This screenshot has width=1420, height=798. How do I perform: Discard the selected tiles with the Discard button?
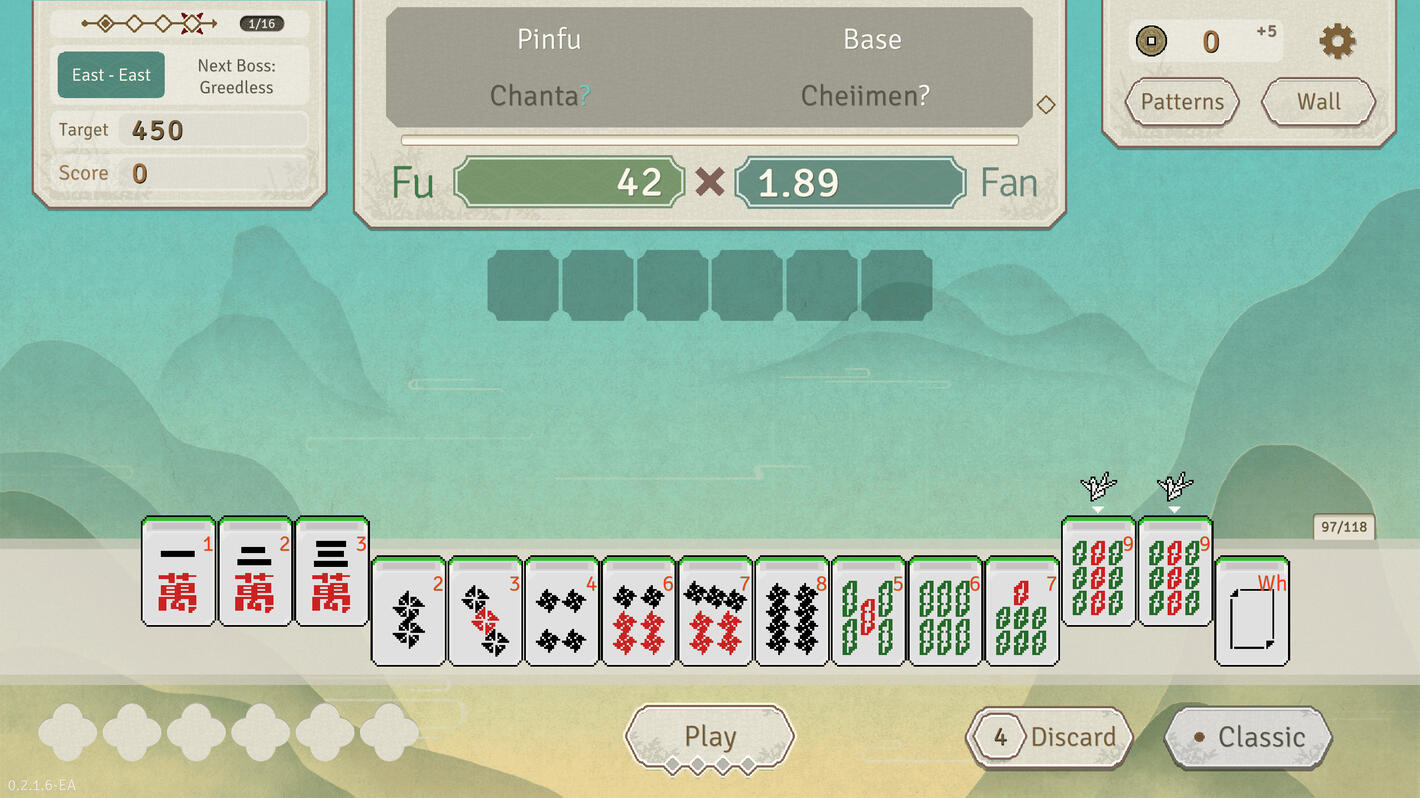1049,736
